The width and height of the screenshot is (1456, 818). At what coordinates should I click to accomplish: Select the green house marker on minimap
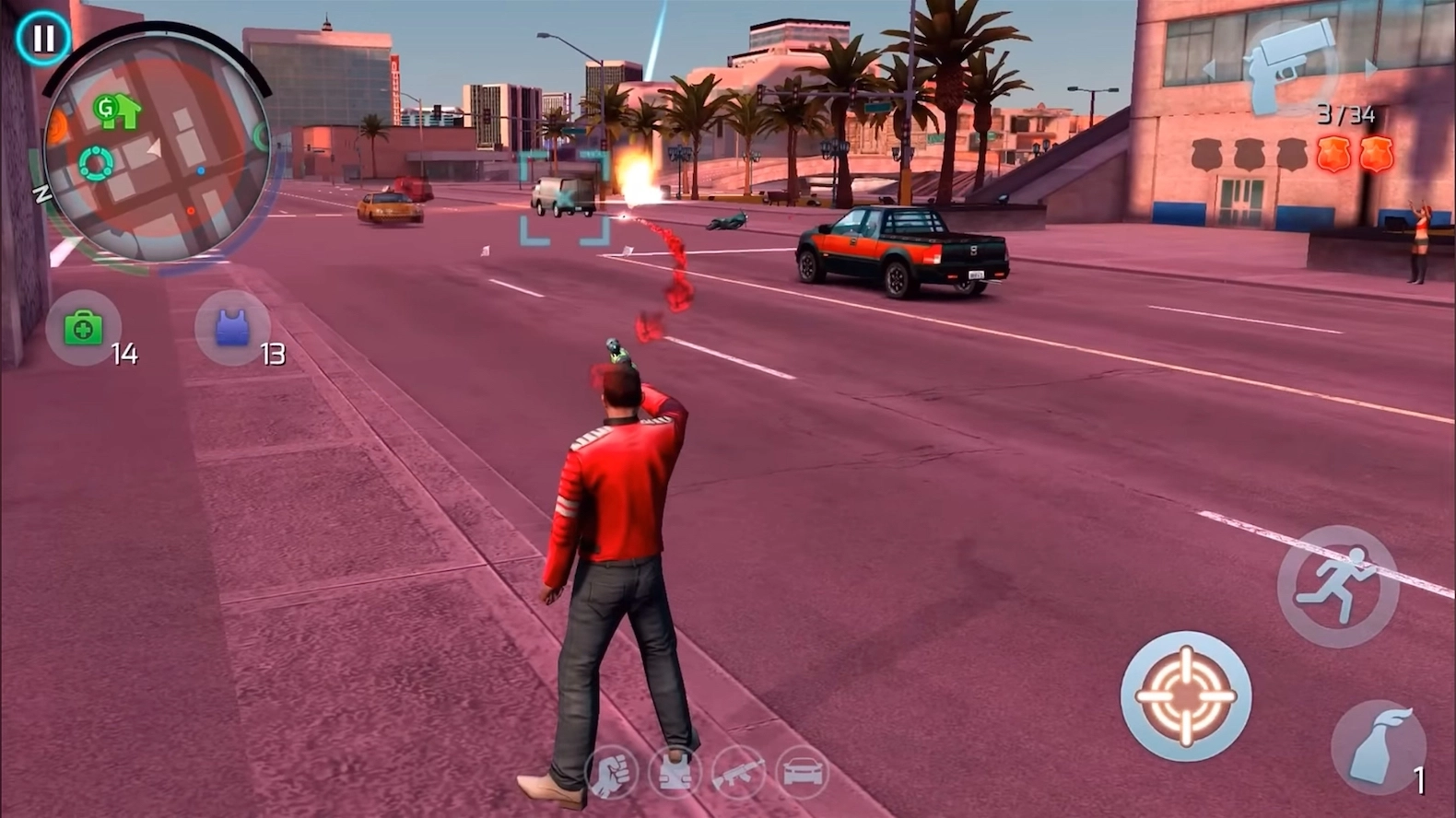click(118, 111)
